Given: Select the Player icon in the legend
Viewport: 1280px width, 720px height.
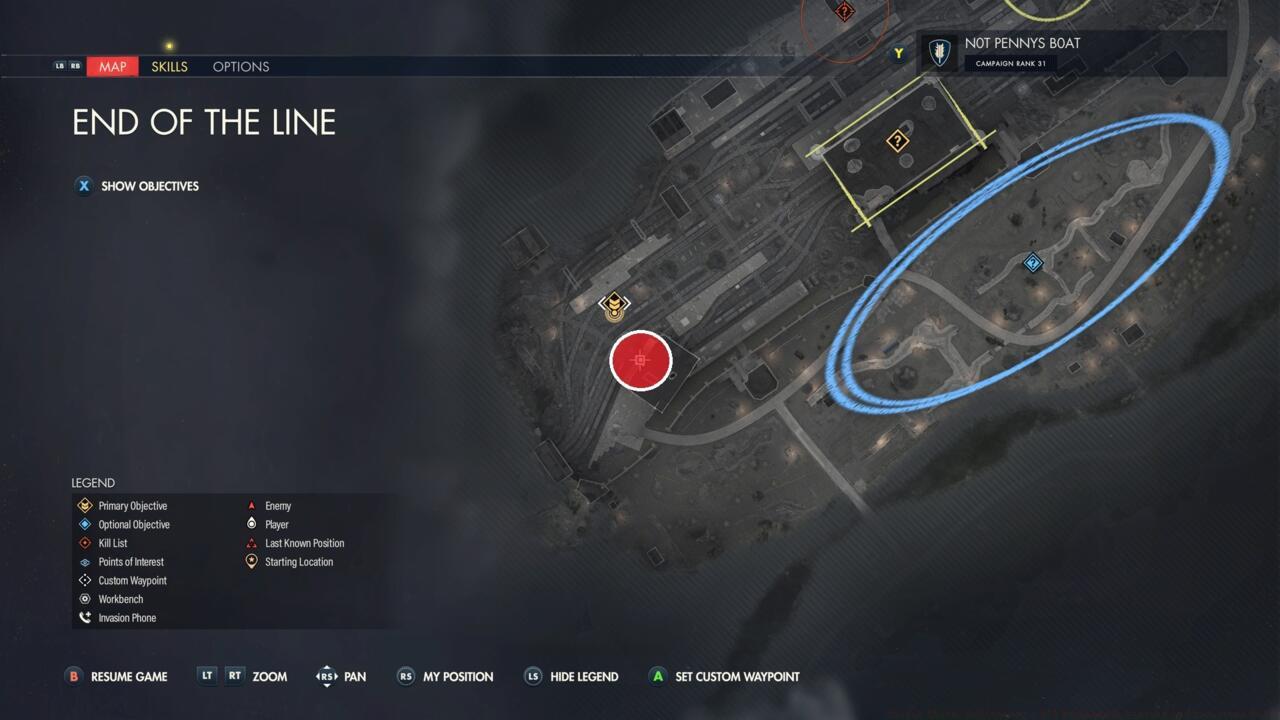Looking at the screenshot, I should click(252, 524).
